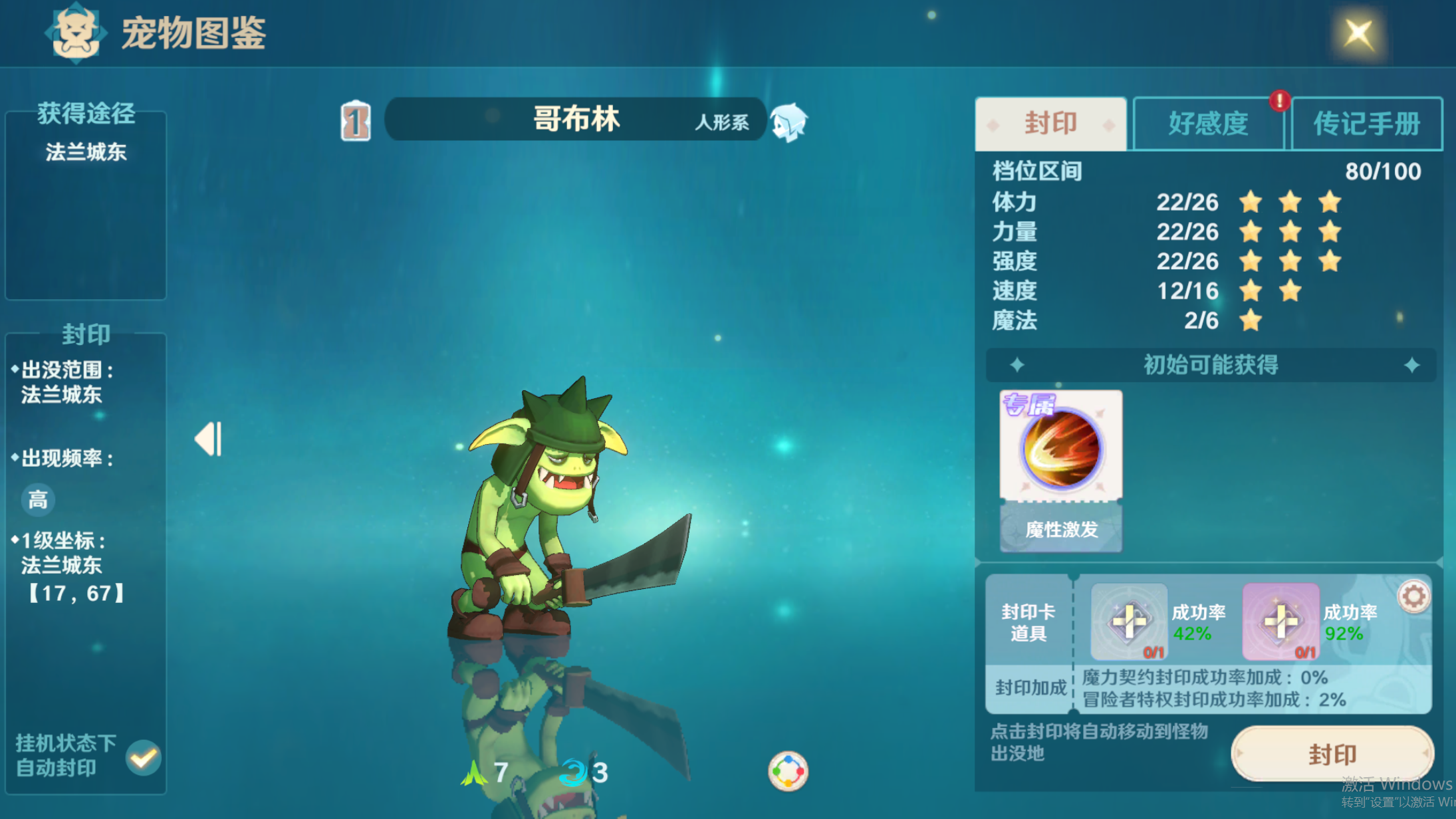Click the 法兰城东 obtain location
The image size is (1456, 819).
click(x=86, y=152)
